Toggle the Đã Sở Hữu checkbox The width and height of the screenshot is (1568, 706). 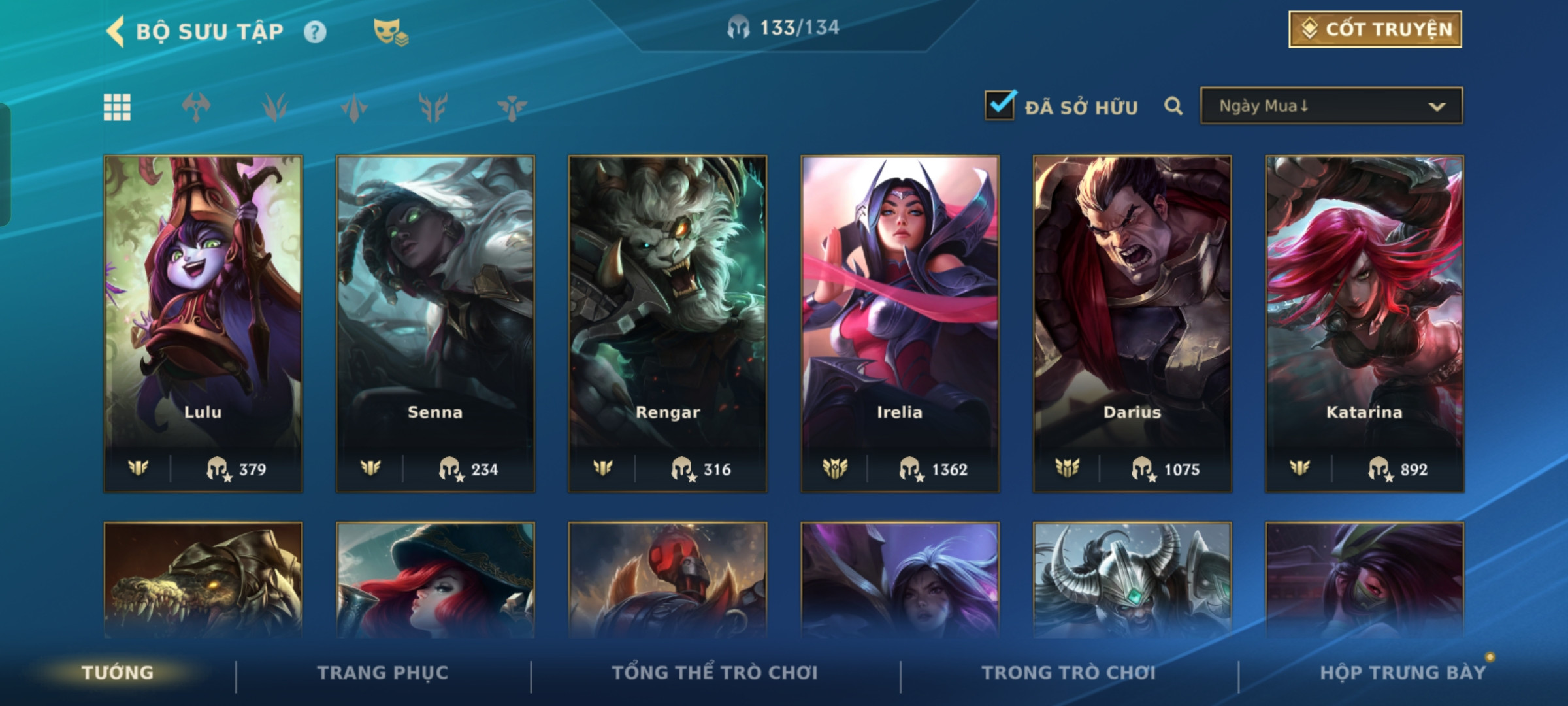tap(1000, 106)
